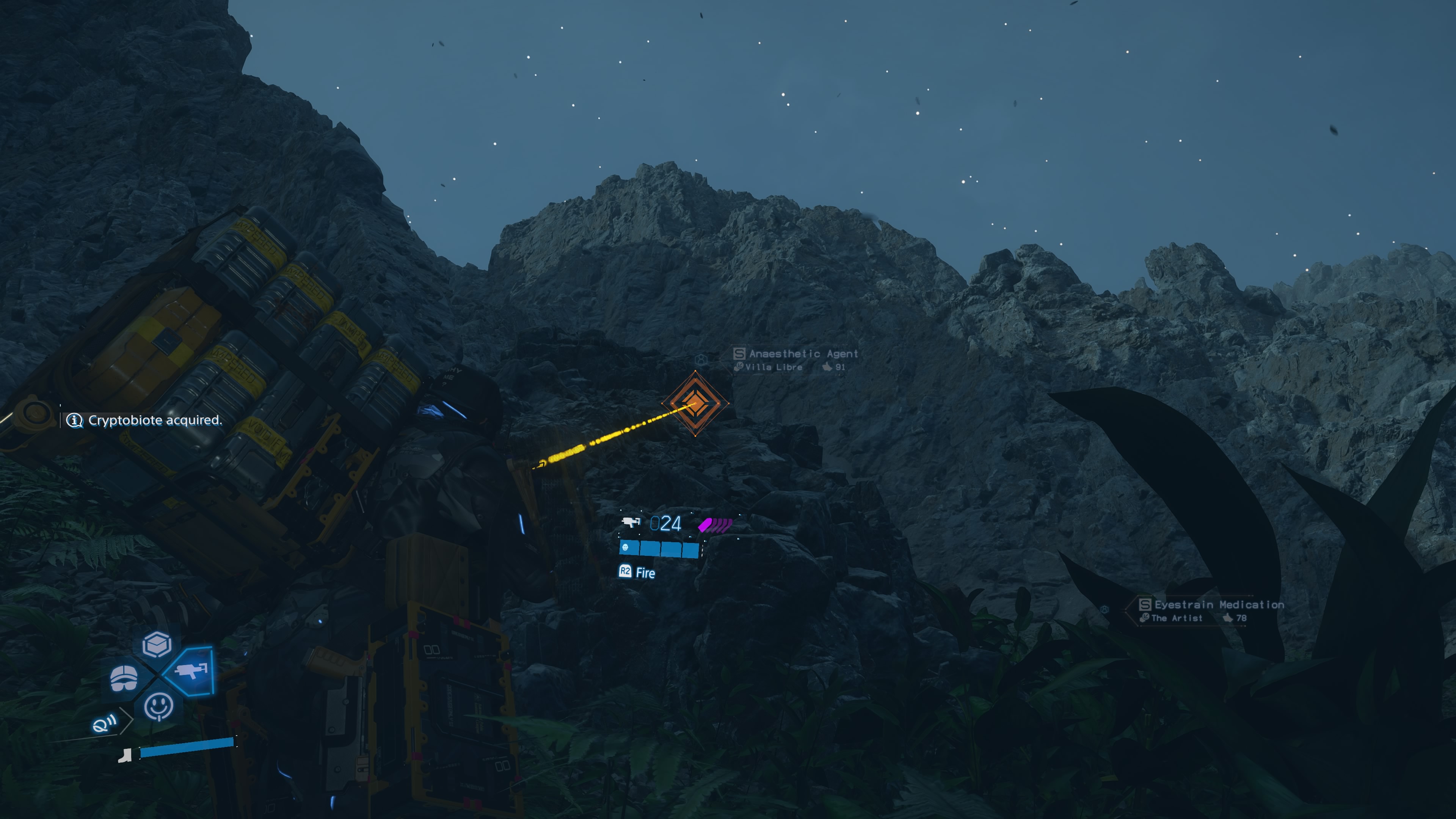Click the gun icon beside ammo count
This screenshot has width=1456, height=819.
point(630,522)
